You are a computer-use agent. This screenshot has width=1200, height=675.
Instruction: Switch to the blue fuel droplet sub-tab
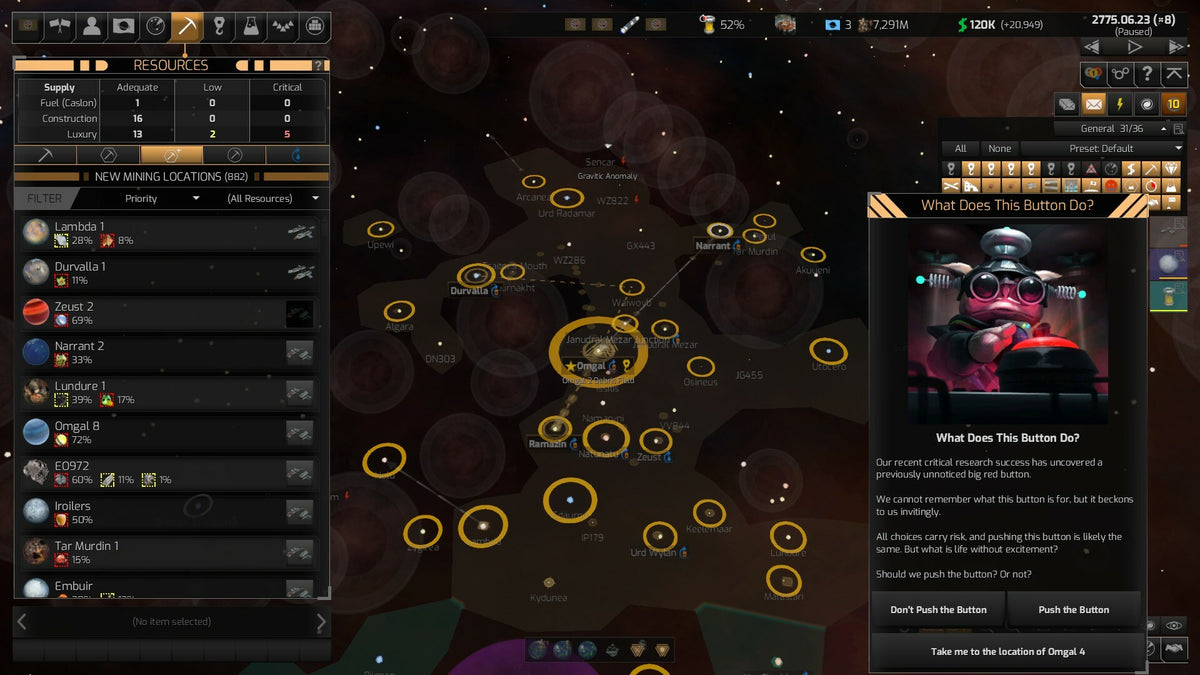[x=296, y=155]
